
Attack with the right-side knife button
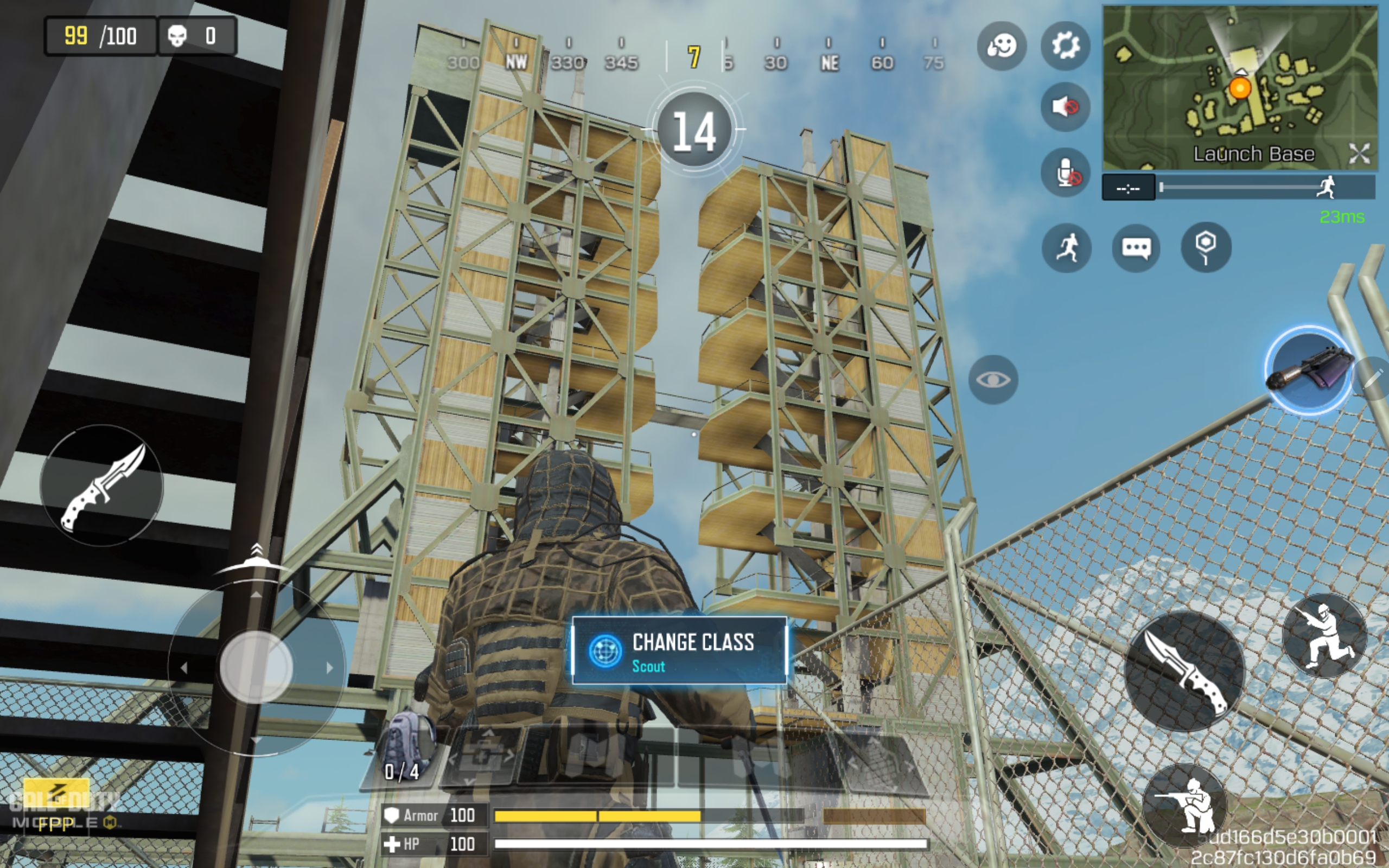click(1183, 671)
